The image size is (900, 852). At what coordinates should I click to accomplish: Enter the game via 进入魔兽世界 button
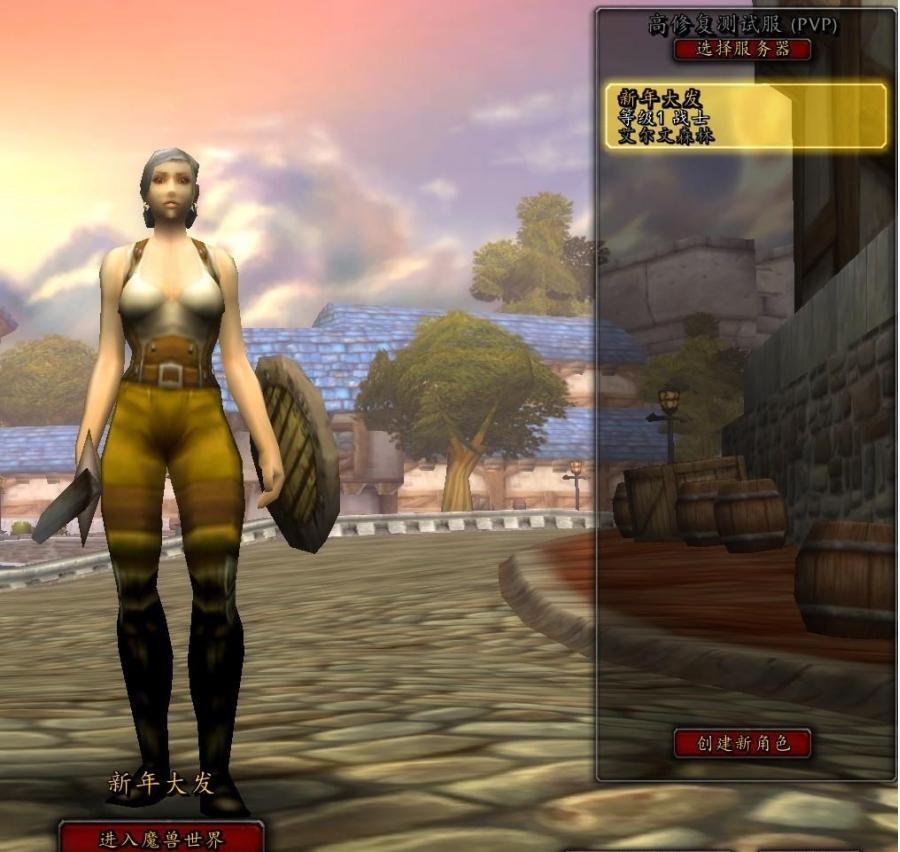(x=161, y=838)
